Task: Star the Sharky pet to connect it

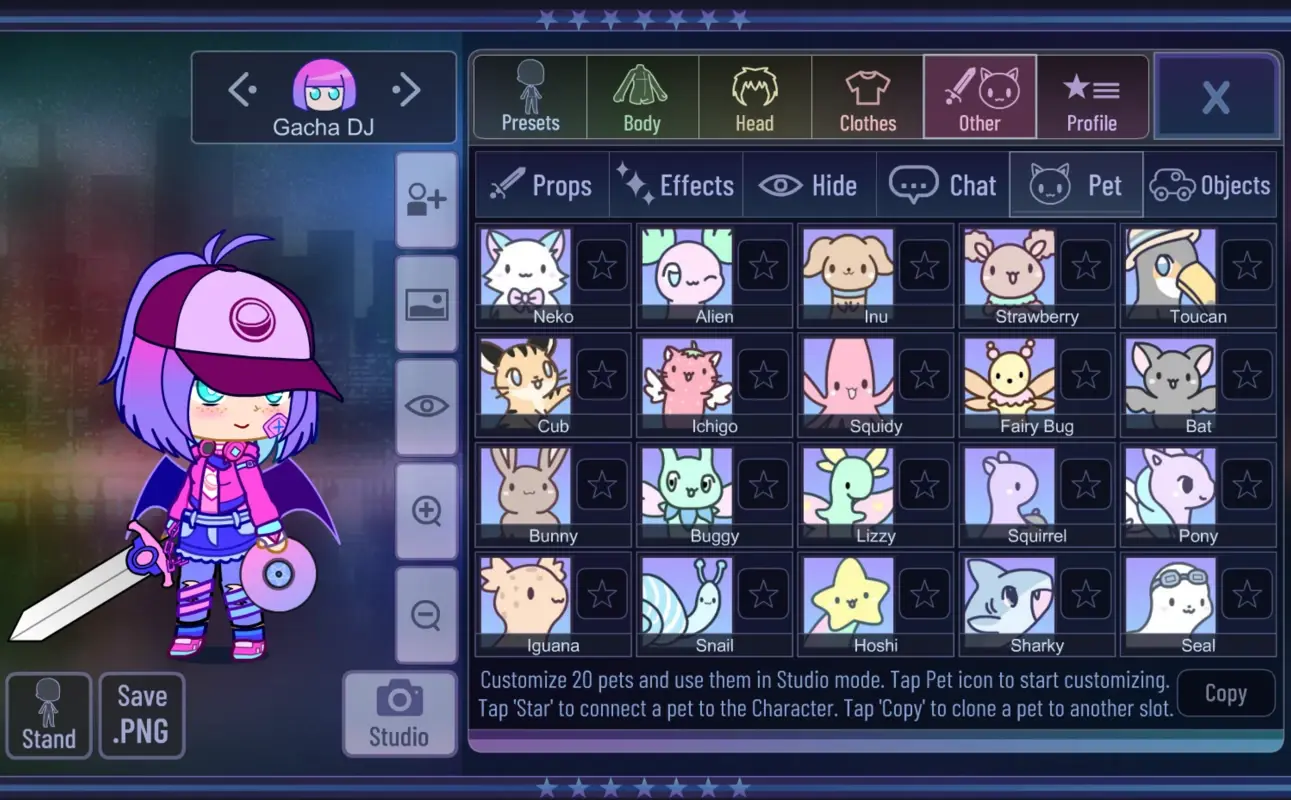Action: (x=1085, y=593)
